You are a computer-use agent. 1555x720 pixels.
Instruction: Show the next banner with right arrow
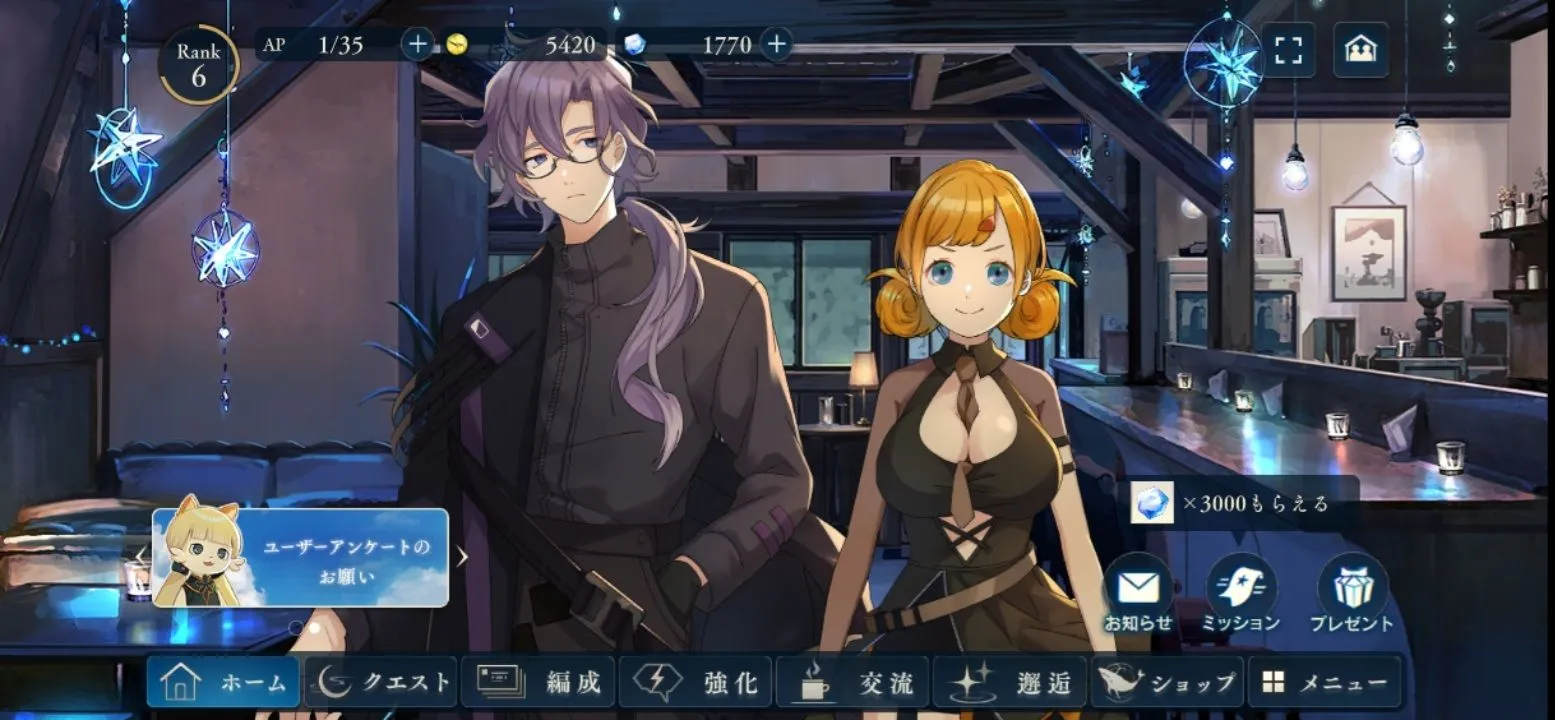click(462, 557)
